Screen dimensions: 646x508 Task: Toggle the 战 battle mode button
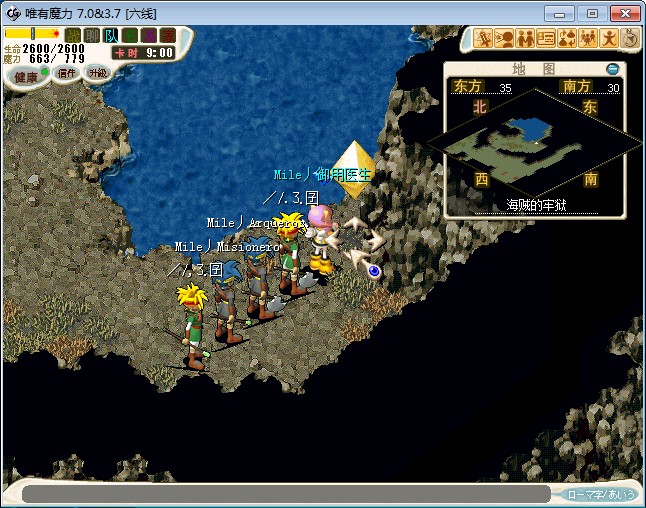(73, 35)
